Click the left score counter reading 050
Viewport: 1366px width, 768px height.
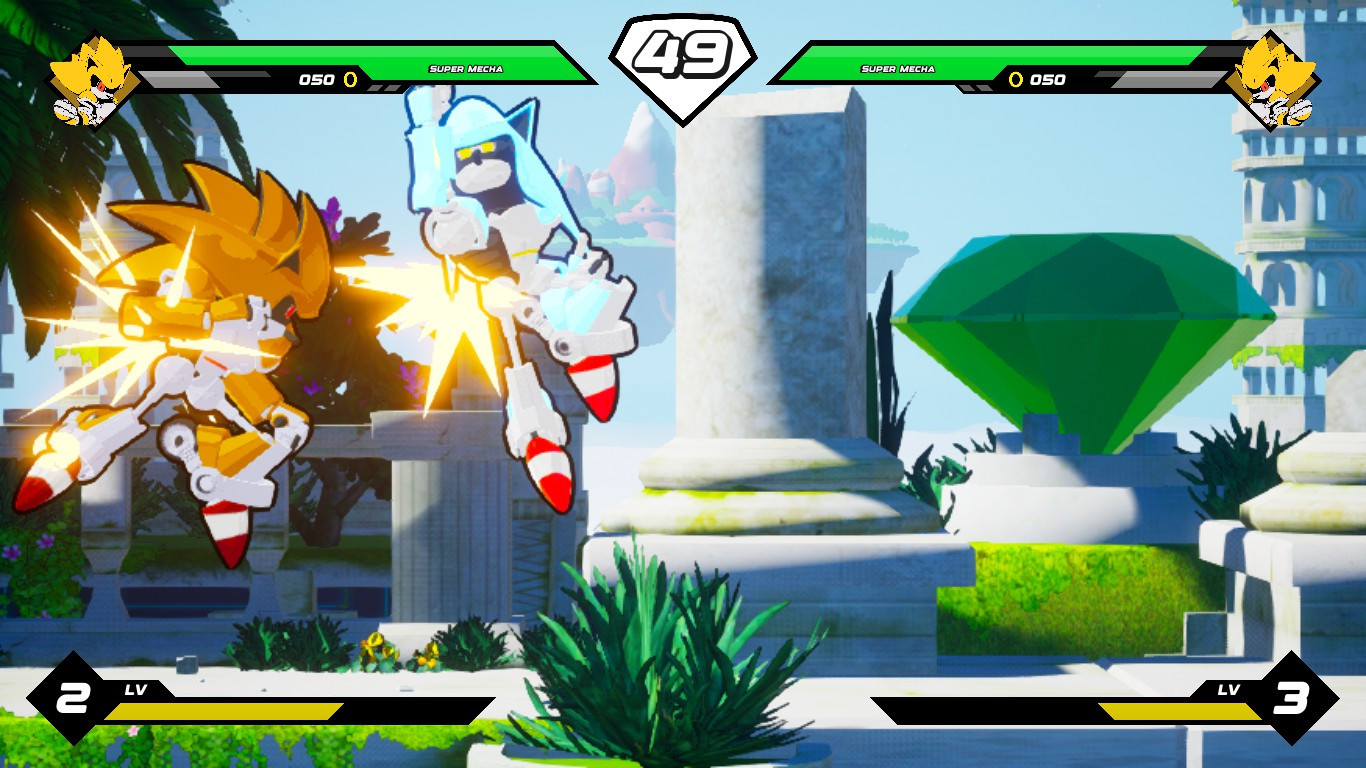click(318, 81)
